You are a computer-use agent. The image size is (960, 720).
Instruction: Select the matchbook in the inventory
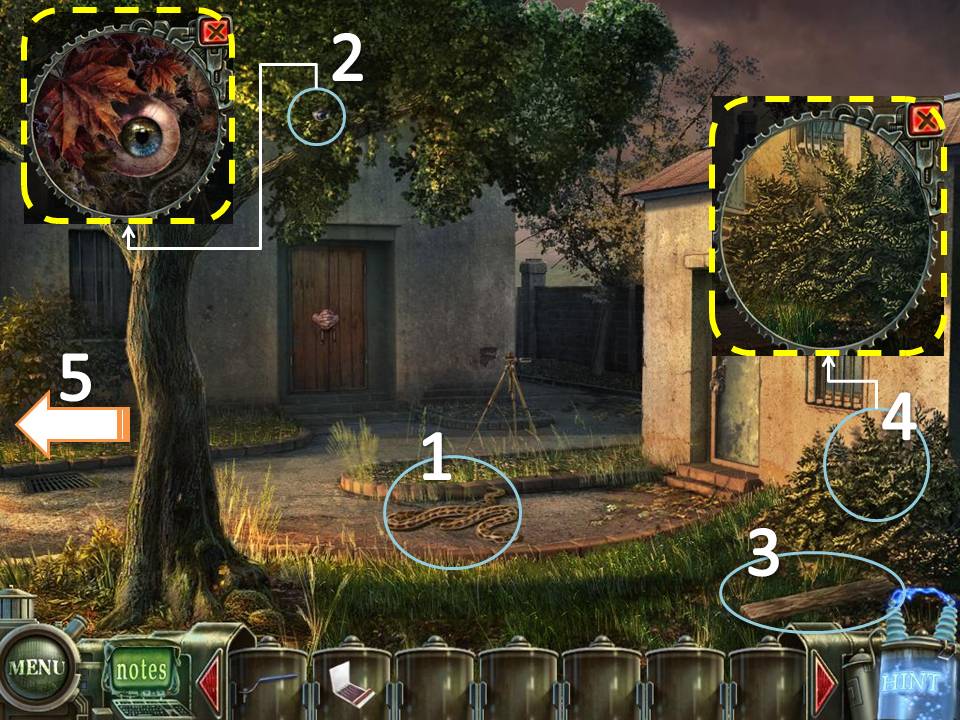click(x=351, y=684)
